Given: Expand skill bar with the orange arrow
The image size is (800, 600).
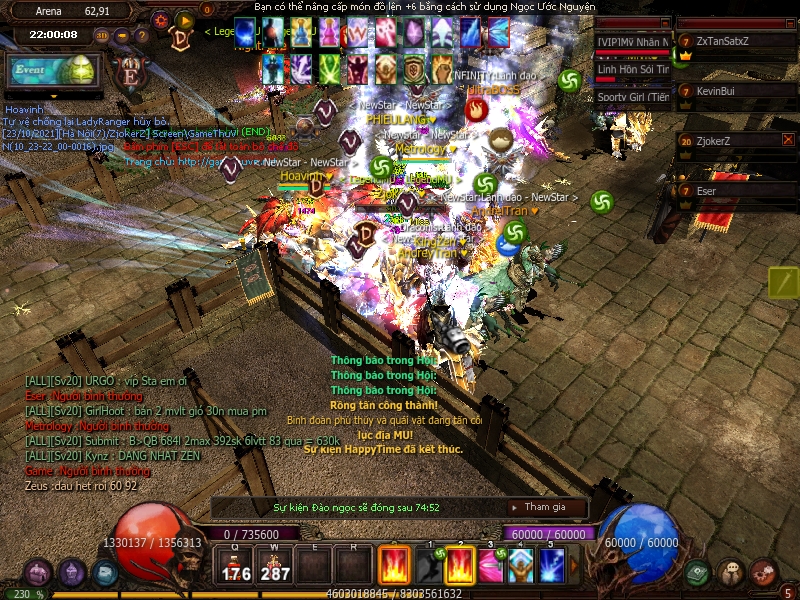Looking at the screenshot, I should [x=574, y=566].
